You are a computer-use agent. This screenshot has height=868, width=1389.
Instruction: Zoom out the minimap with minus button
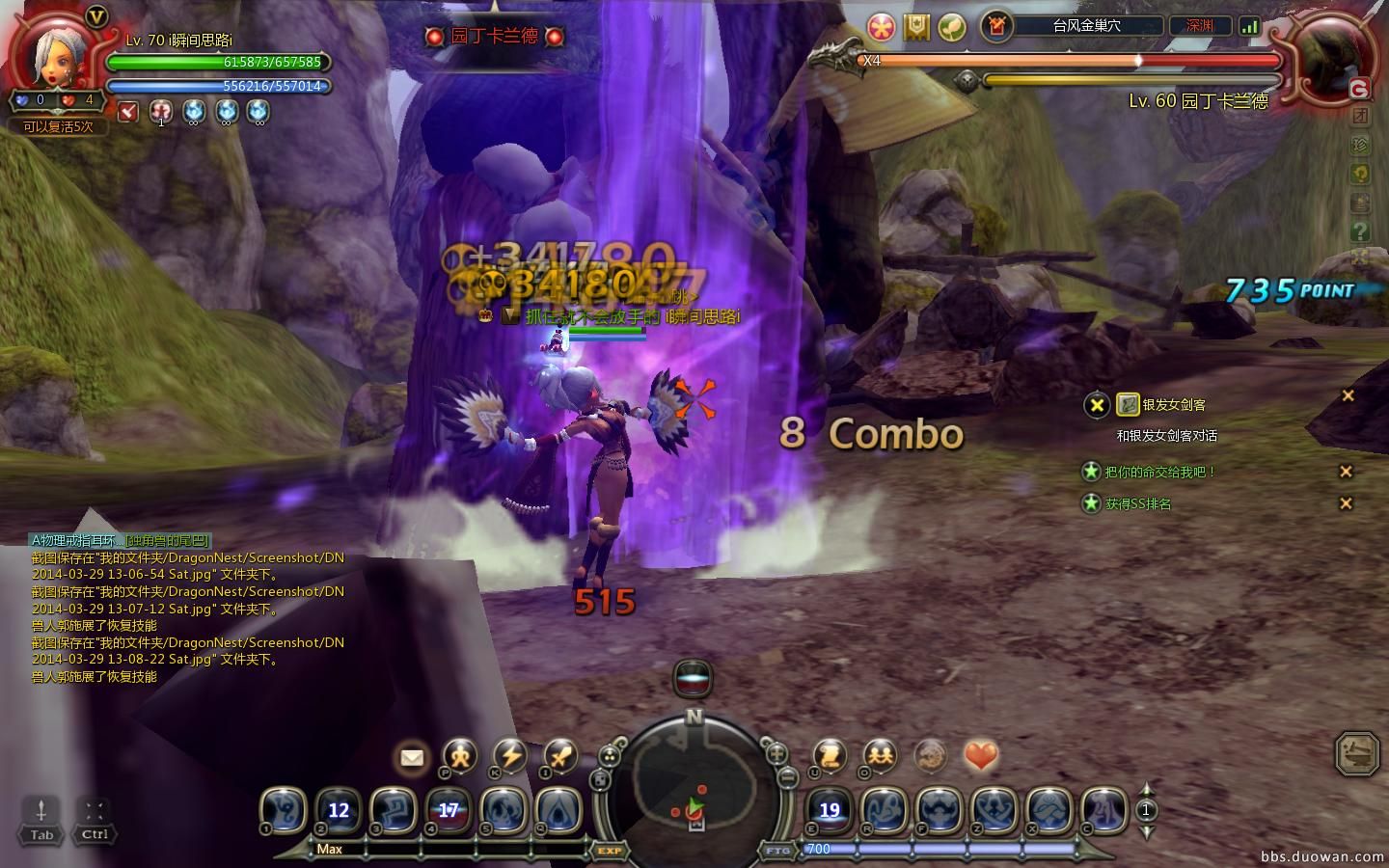(x=787, y=776)
